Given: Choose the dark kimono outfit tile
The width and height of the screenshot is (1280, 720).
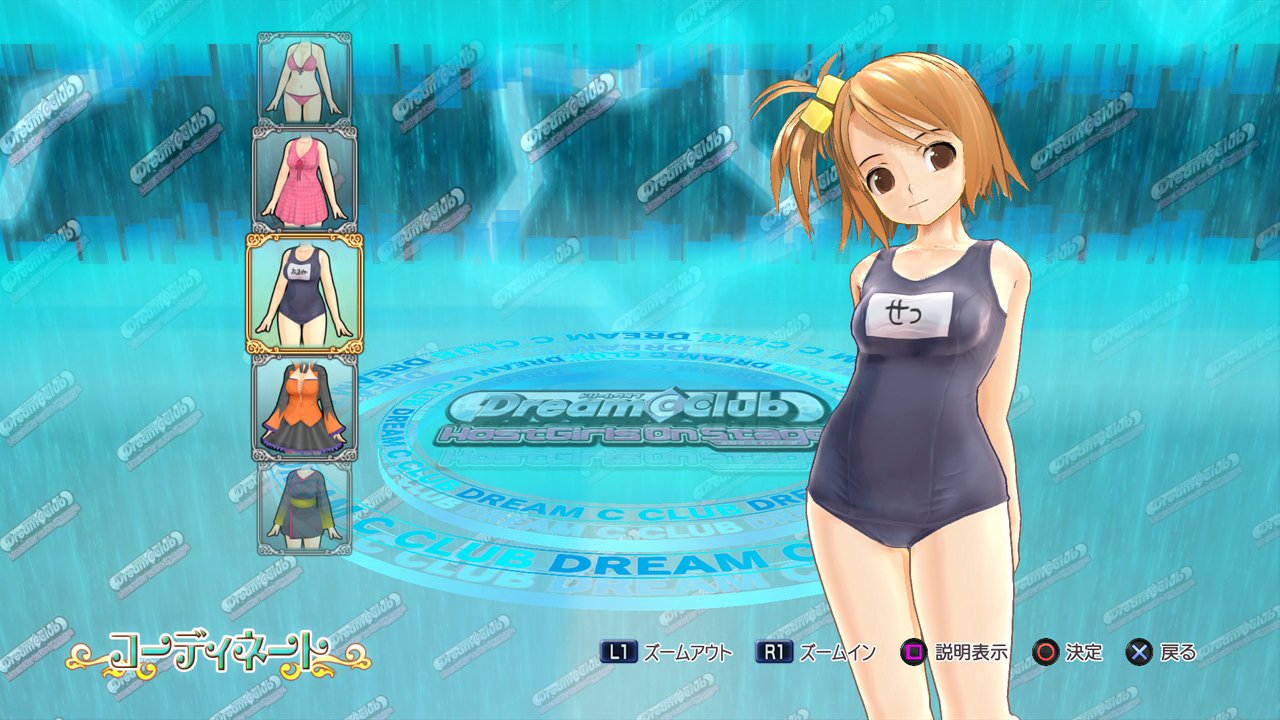Looking at the screenshot, I should 305,508.
